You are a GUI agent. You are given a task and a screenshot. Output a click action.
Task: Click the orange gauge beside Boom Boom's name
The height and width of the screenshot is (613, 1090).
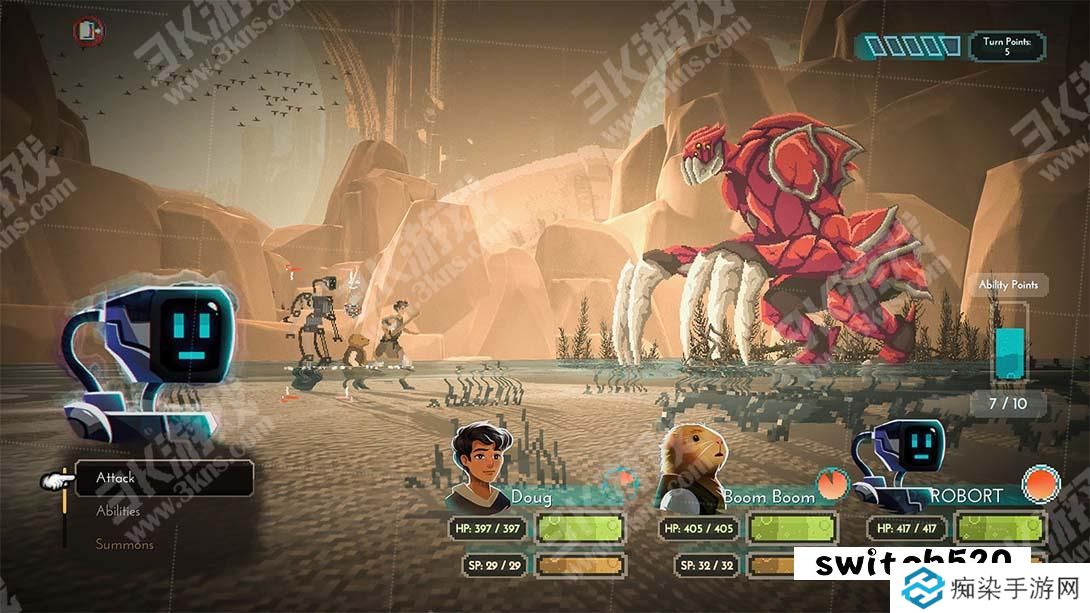click(831, 485)
